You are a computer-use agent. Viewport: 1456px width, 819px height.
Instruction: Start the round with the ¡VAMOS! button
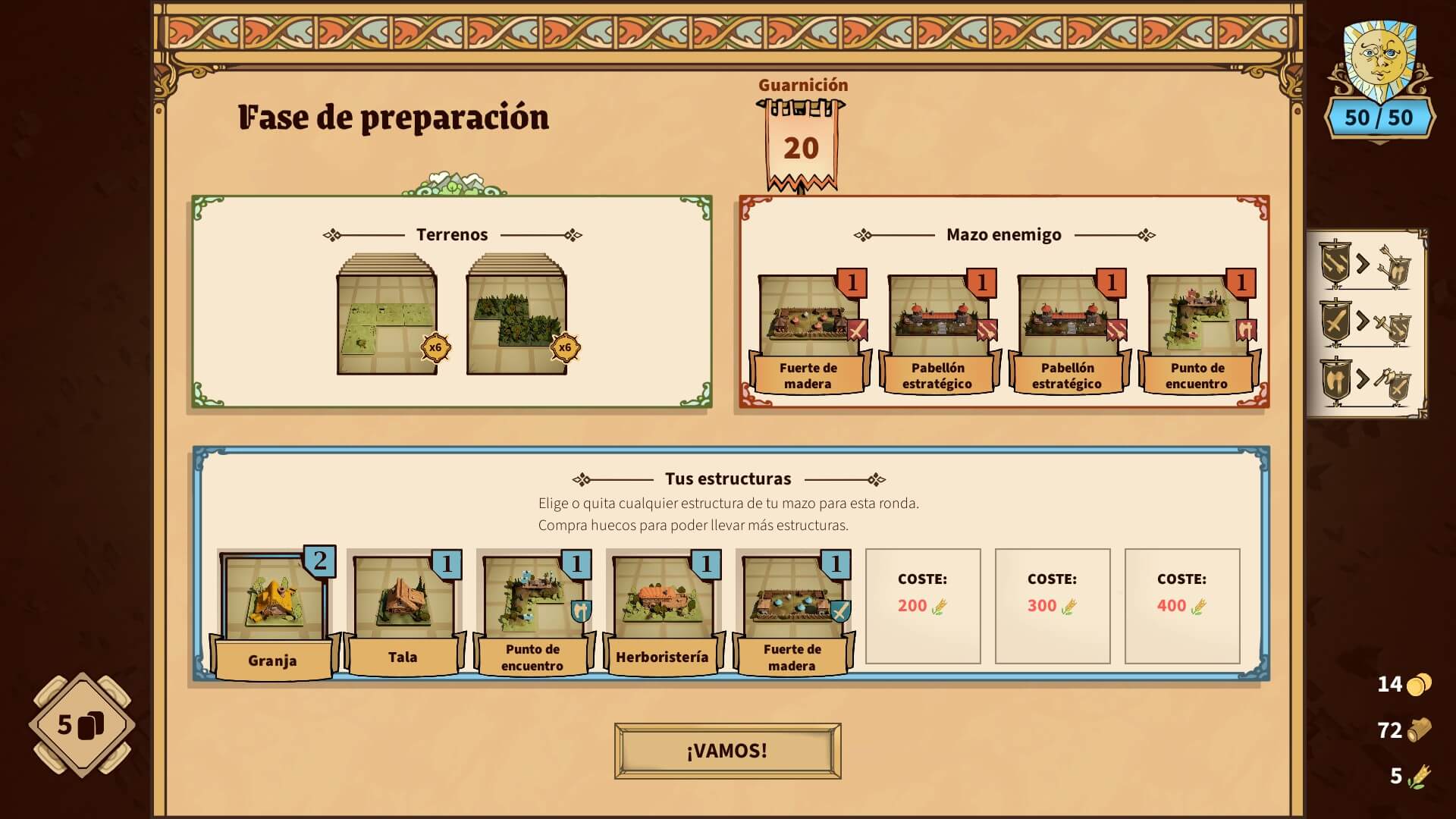click(727, 751)
